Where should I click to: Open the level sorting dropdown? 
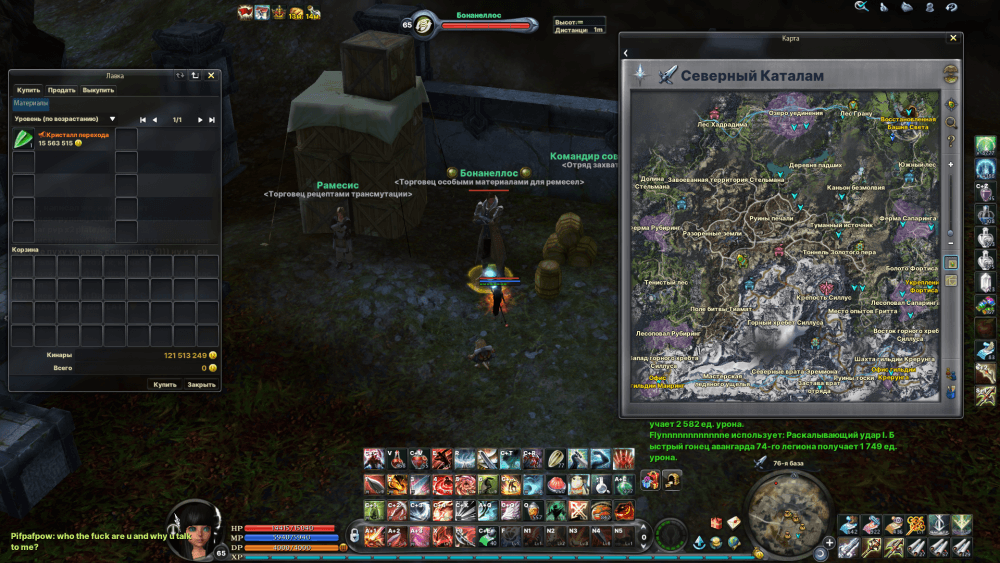(112, 119)
